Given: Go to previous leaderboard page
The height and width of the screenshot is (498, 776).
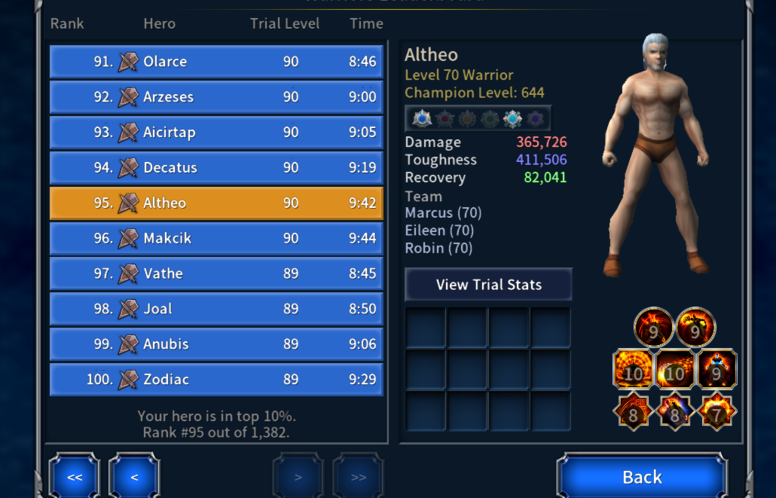Looking at the screenshot, I should (x=134, y=477).
